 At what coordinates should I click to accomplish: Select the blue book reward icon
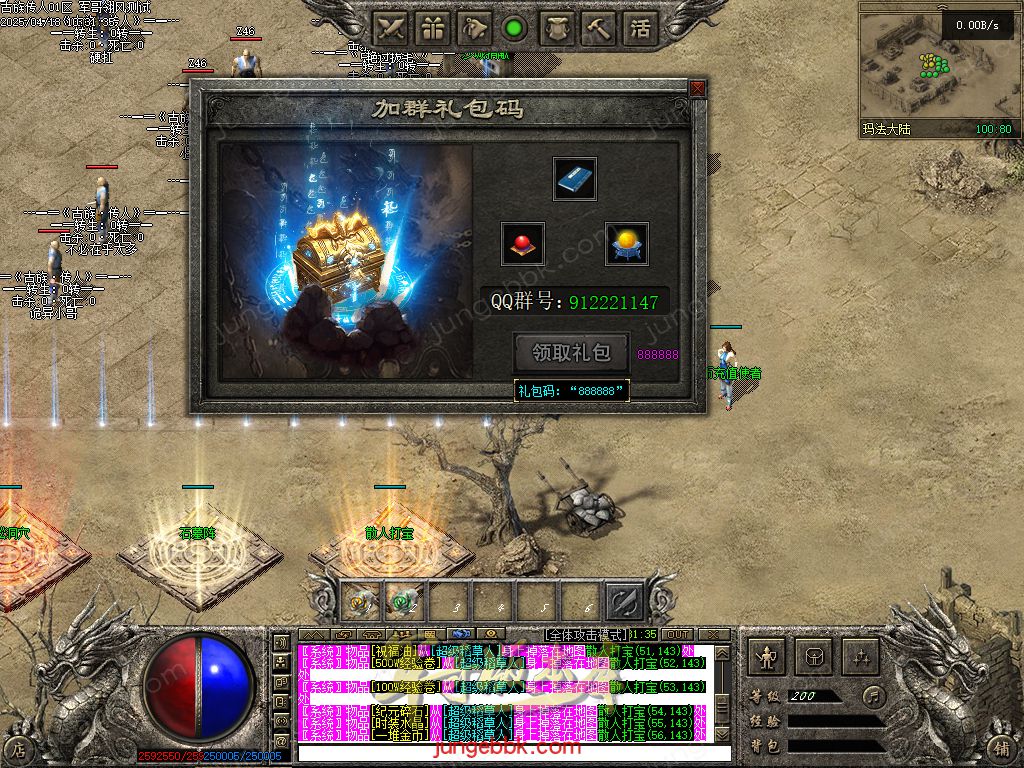[x=575, y=179]
